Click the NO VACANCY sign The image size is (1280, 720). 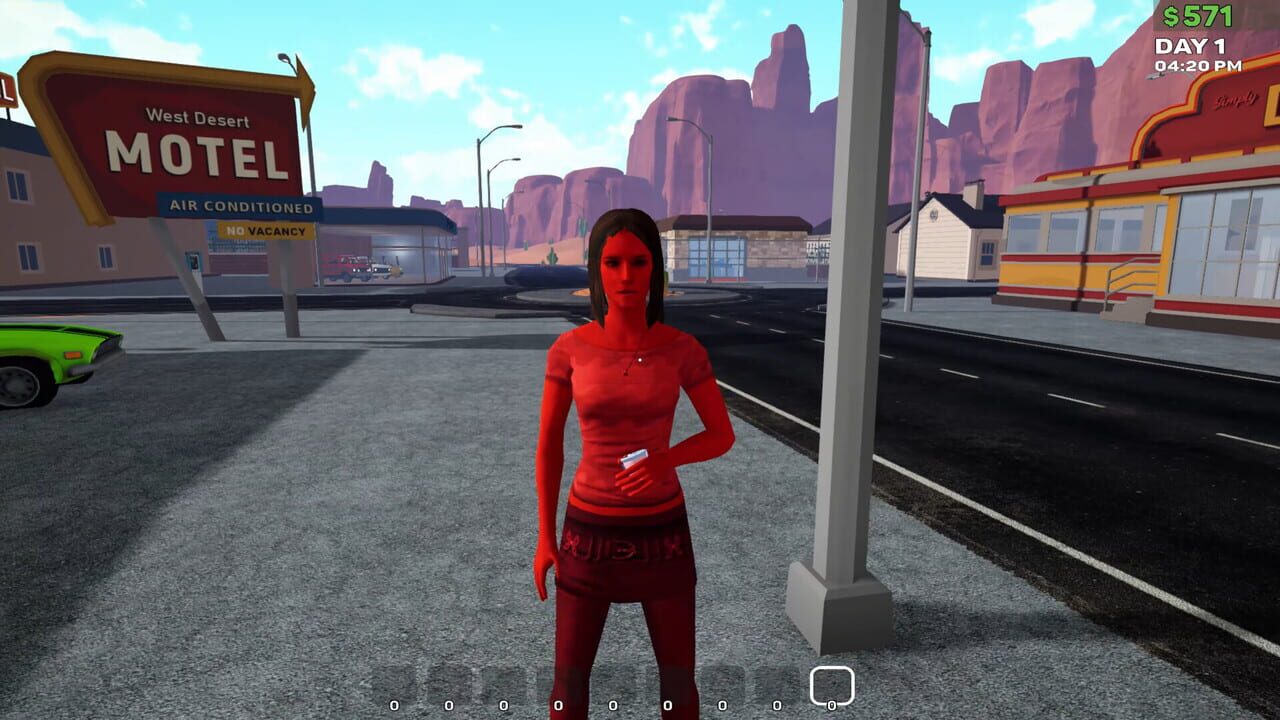point(265,231)
